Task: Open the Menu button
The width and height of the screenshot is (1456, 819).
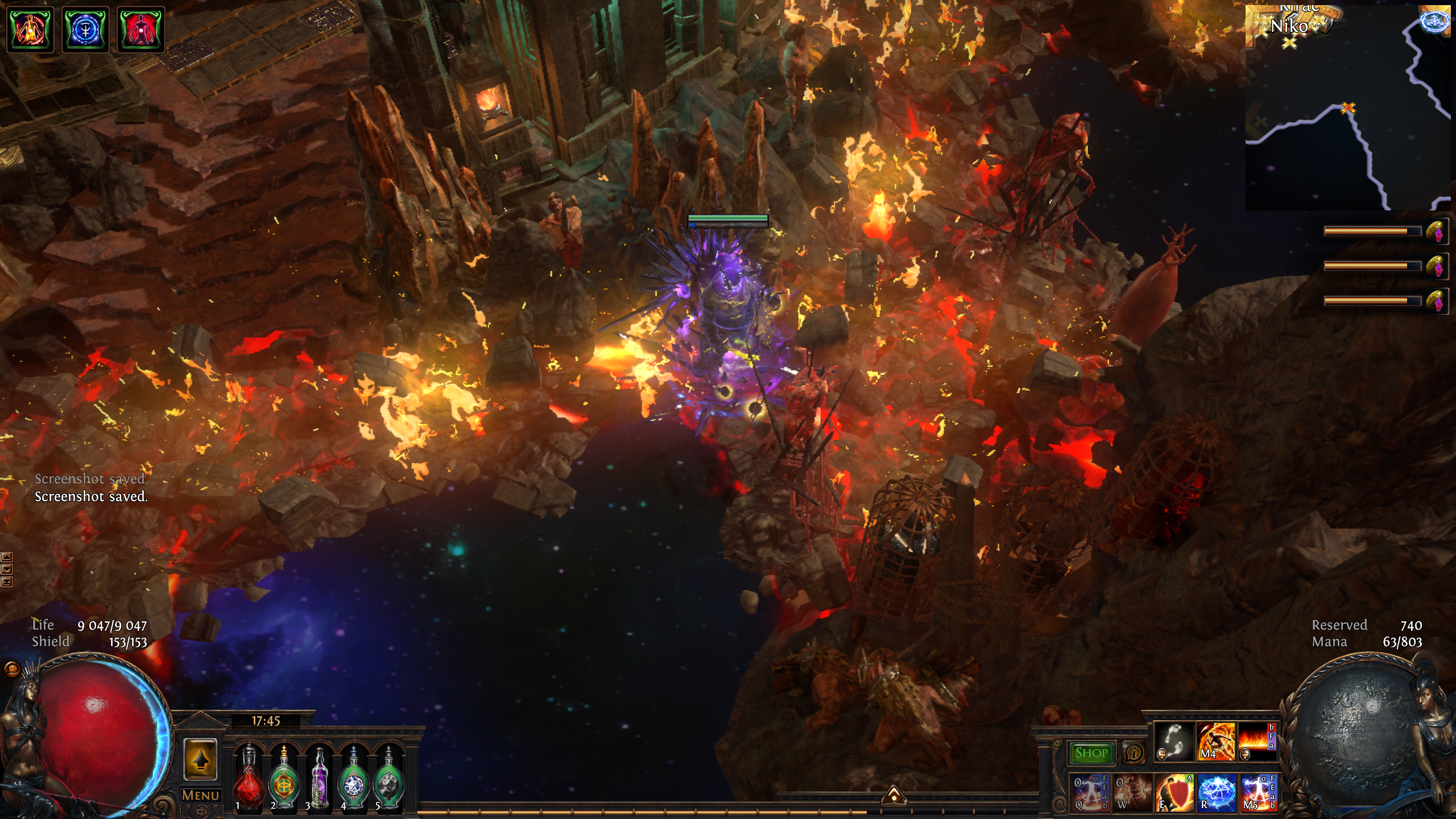Action: pyautogui.click(x=200, y=796)
